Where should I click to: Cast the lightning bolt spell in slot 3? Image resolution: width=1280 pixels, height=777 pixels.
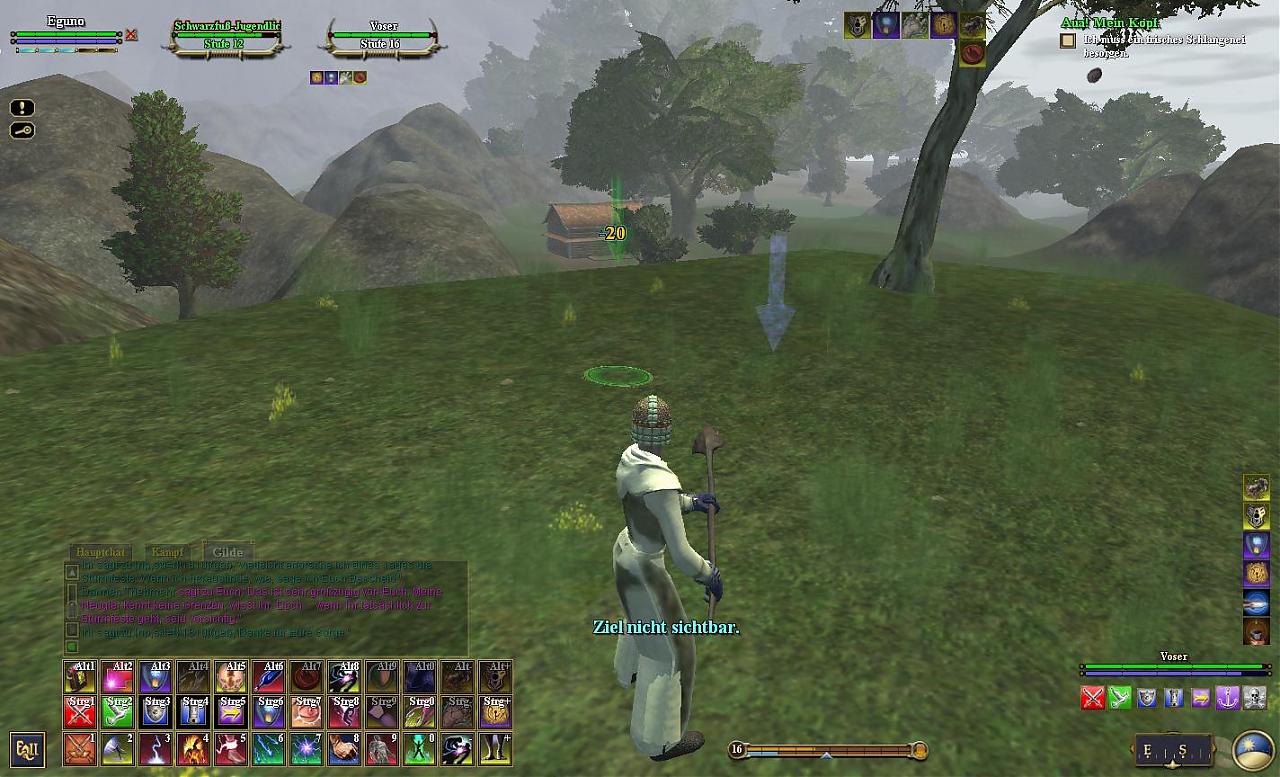click(x=155, y=749)
